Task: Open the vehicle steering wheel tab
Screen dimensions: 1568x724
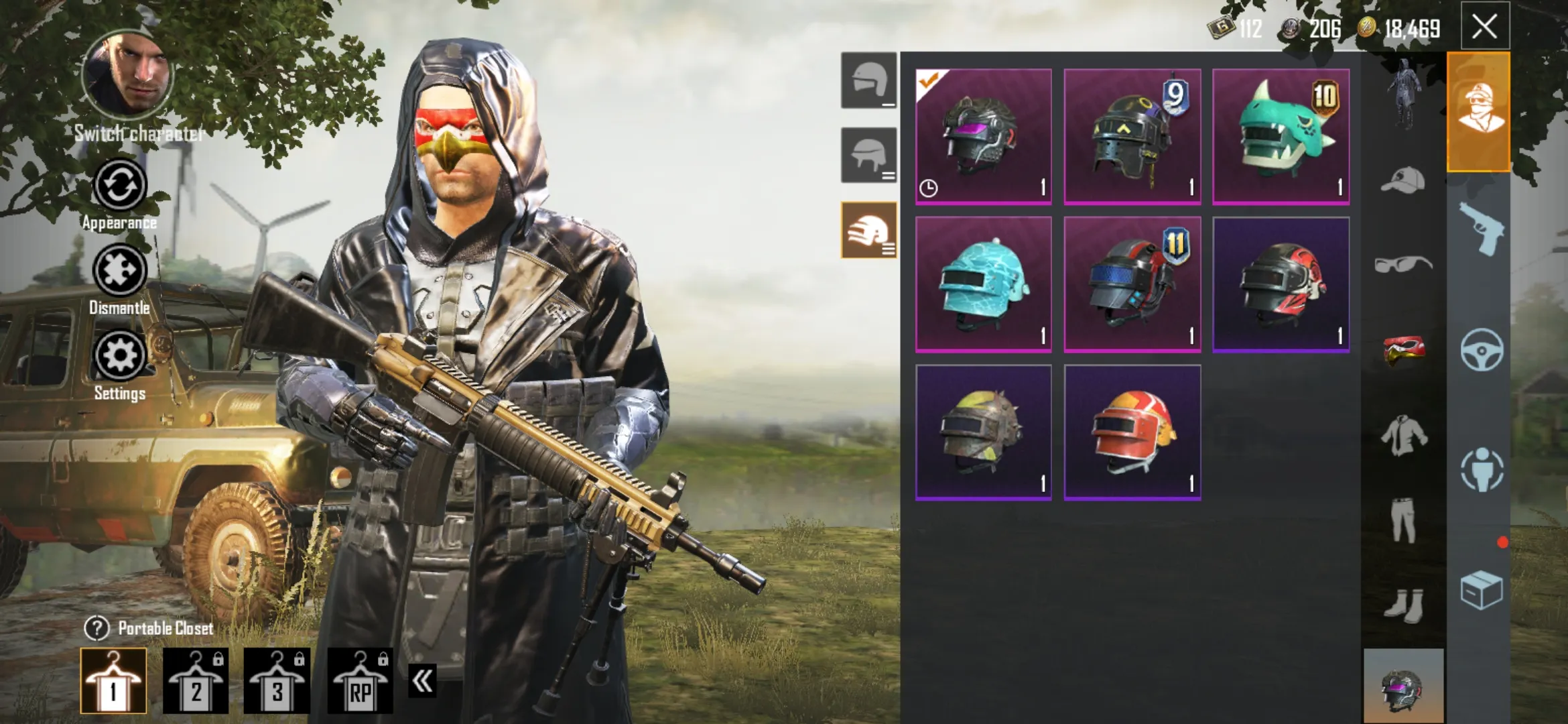Action: (1480, 349)
